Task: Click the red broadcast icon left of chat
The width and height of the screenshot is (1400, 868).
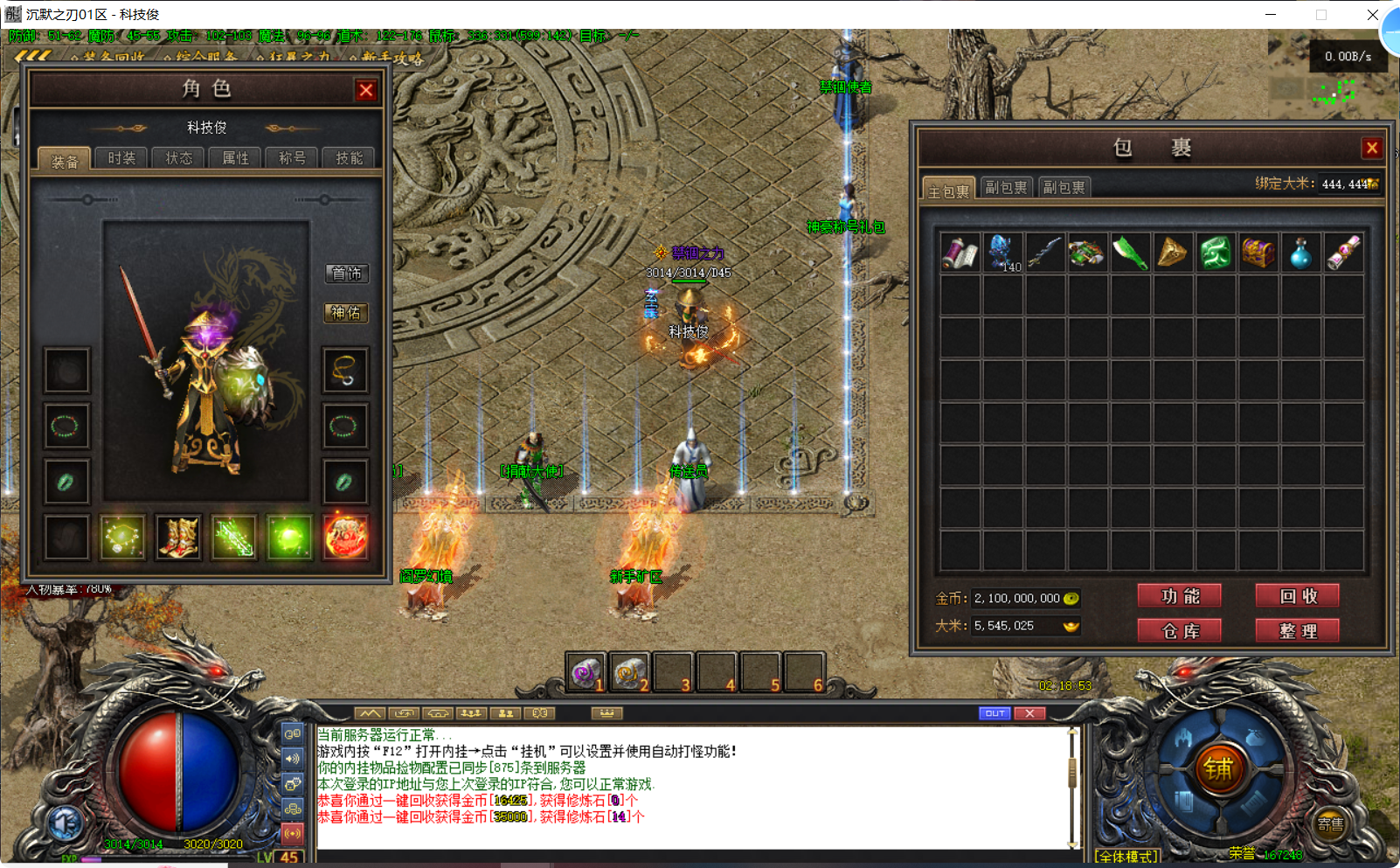Action: tap(294, 831)
